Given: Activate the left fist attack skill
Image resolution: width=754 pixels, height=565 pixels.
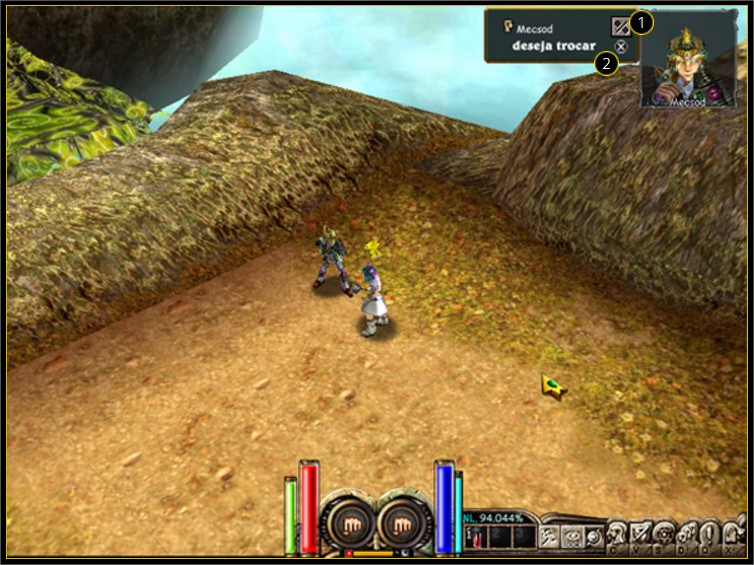Looking at the screenshot, I should pyautogui.click(x=348, y=522).
